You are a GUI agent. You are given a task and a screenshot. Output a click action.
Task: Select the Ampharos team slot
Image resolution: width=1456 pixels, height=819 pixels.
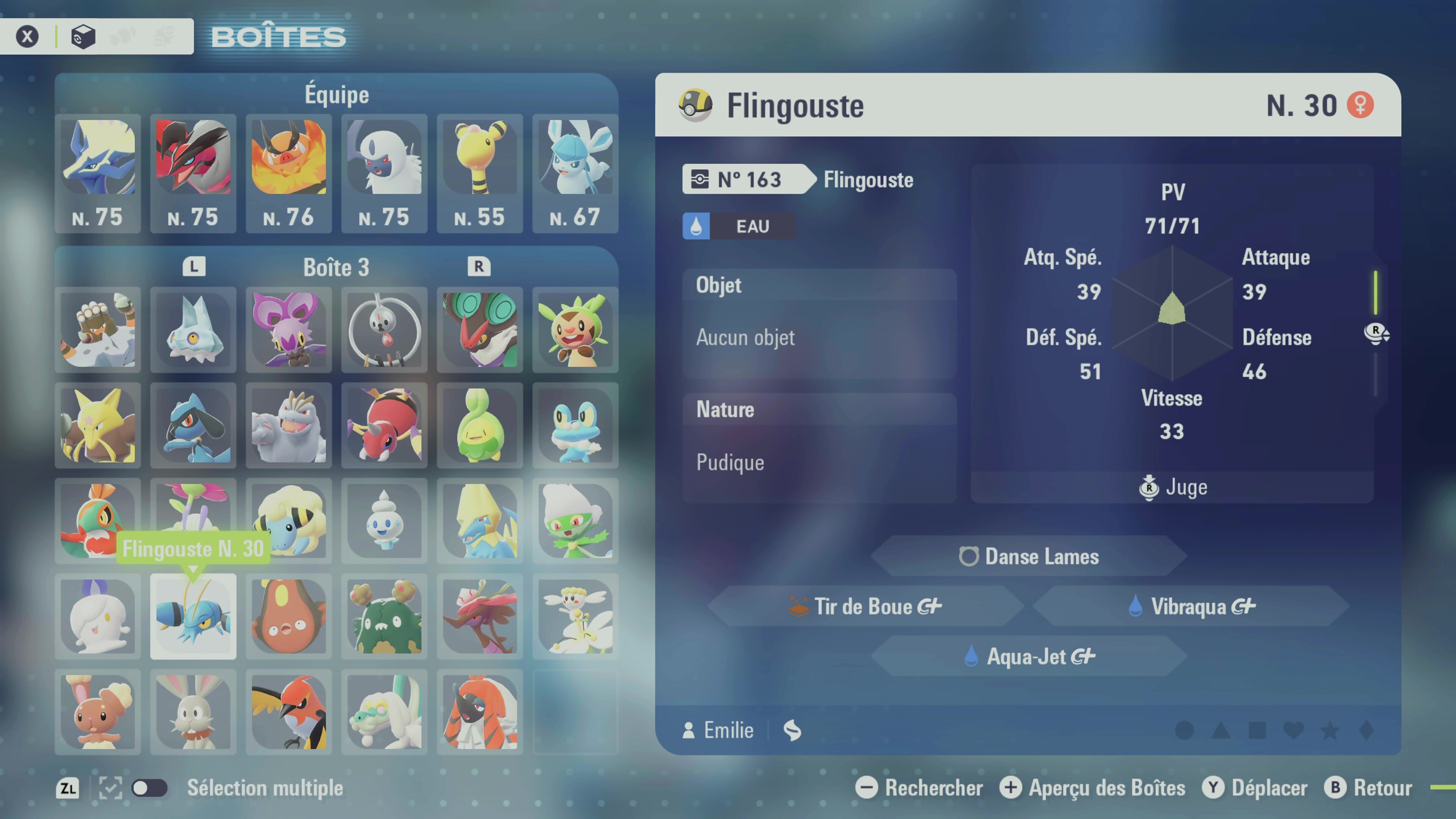click(480, 173)
